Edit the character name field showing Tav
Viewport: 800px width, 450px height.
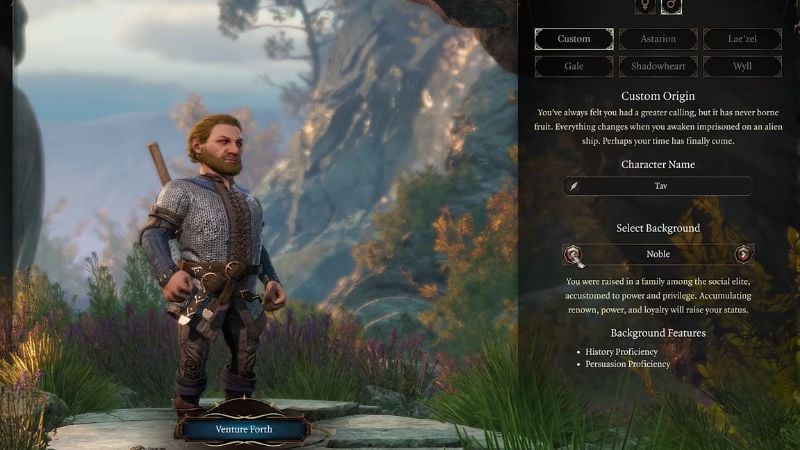[x=657, y=186]
